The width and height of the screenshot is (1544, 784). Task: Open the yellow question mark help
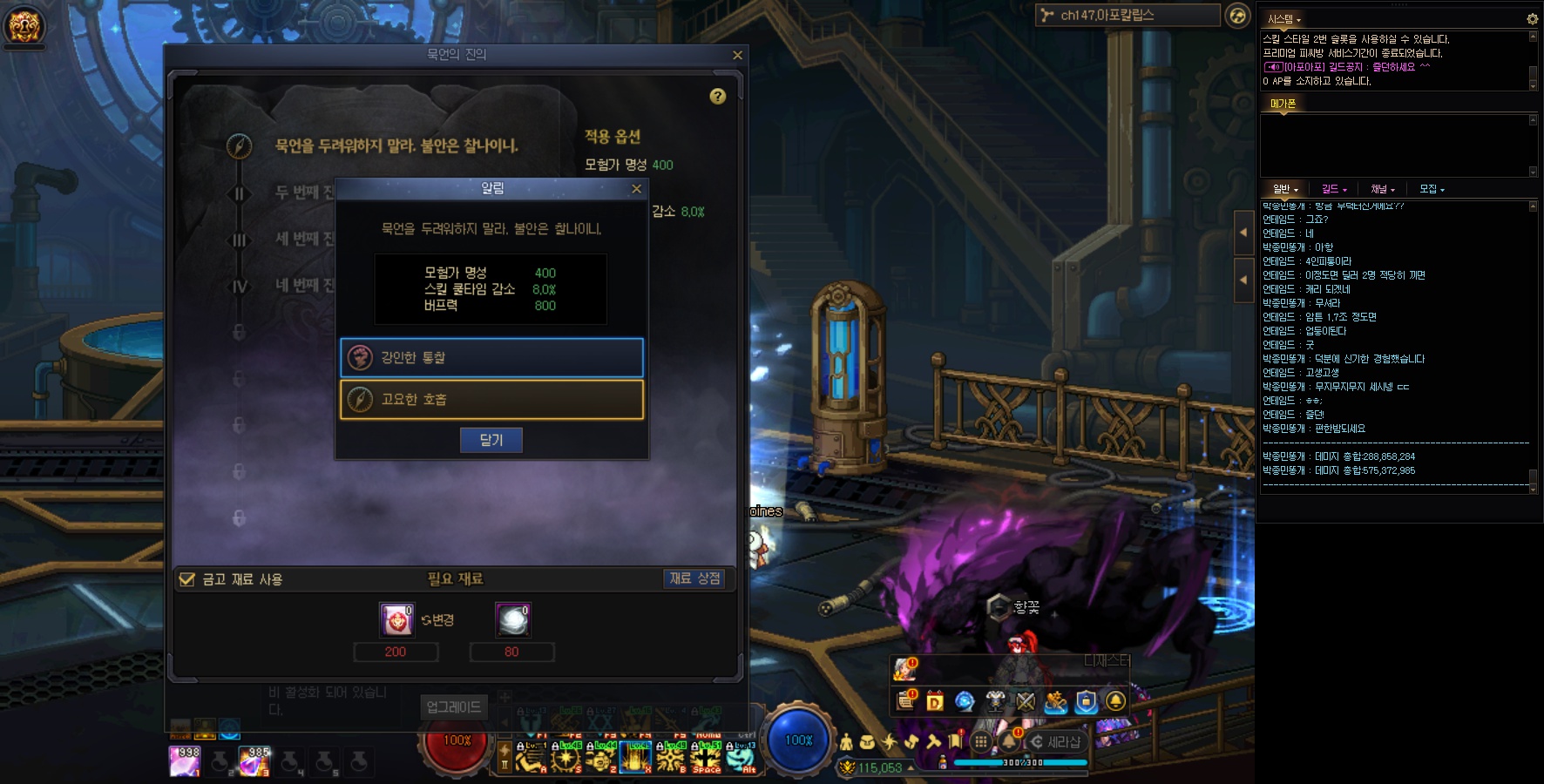[x=717, y=97]
